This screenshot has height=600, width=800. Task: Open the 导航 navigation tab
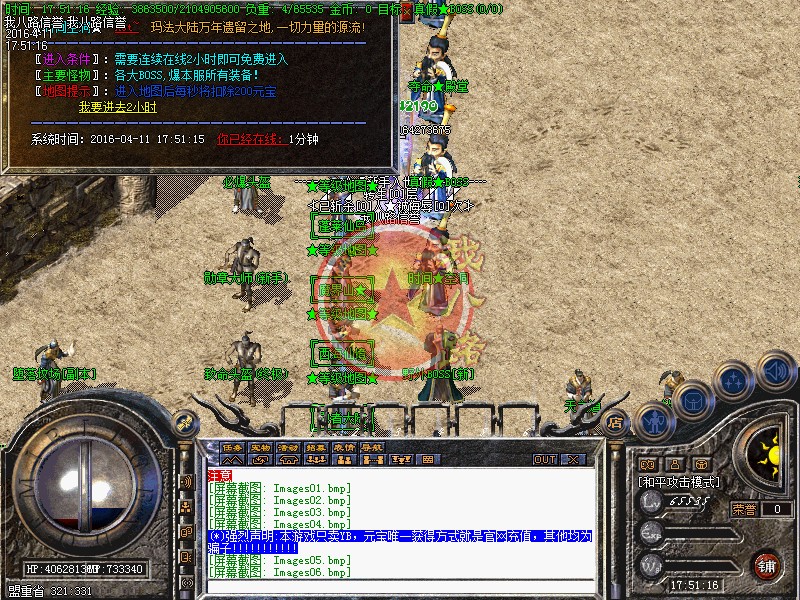point(372,446)
